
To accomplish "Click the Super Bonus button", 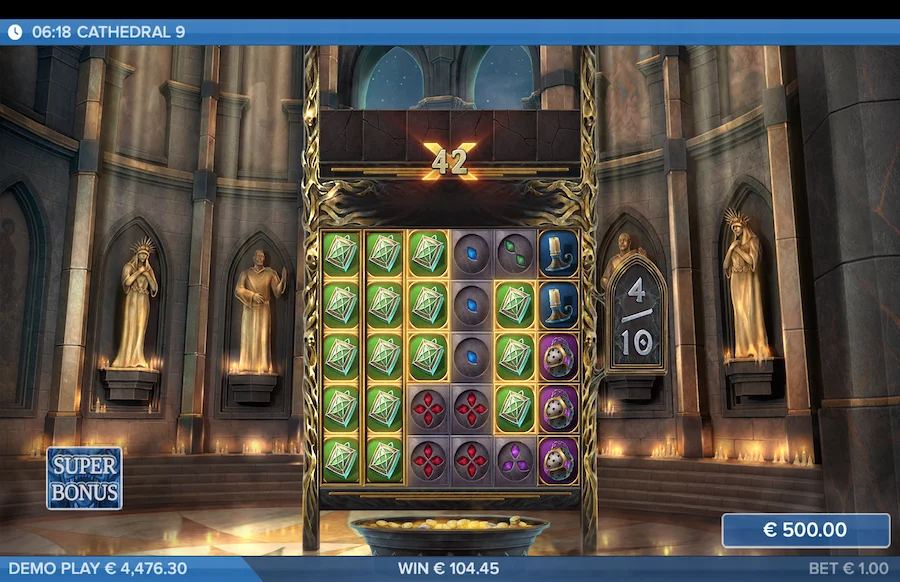I will (85, 478).
